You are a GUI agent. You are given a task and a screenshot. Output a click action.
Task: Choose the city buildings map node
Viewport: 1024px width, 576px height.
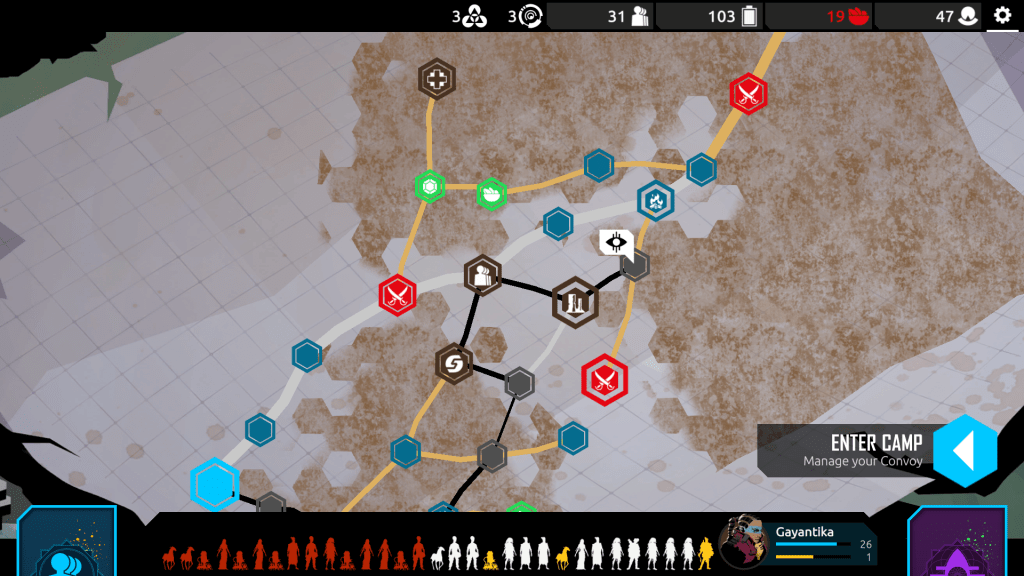575,302
